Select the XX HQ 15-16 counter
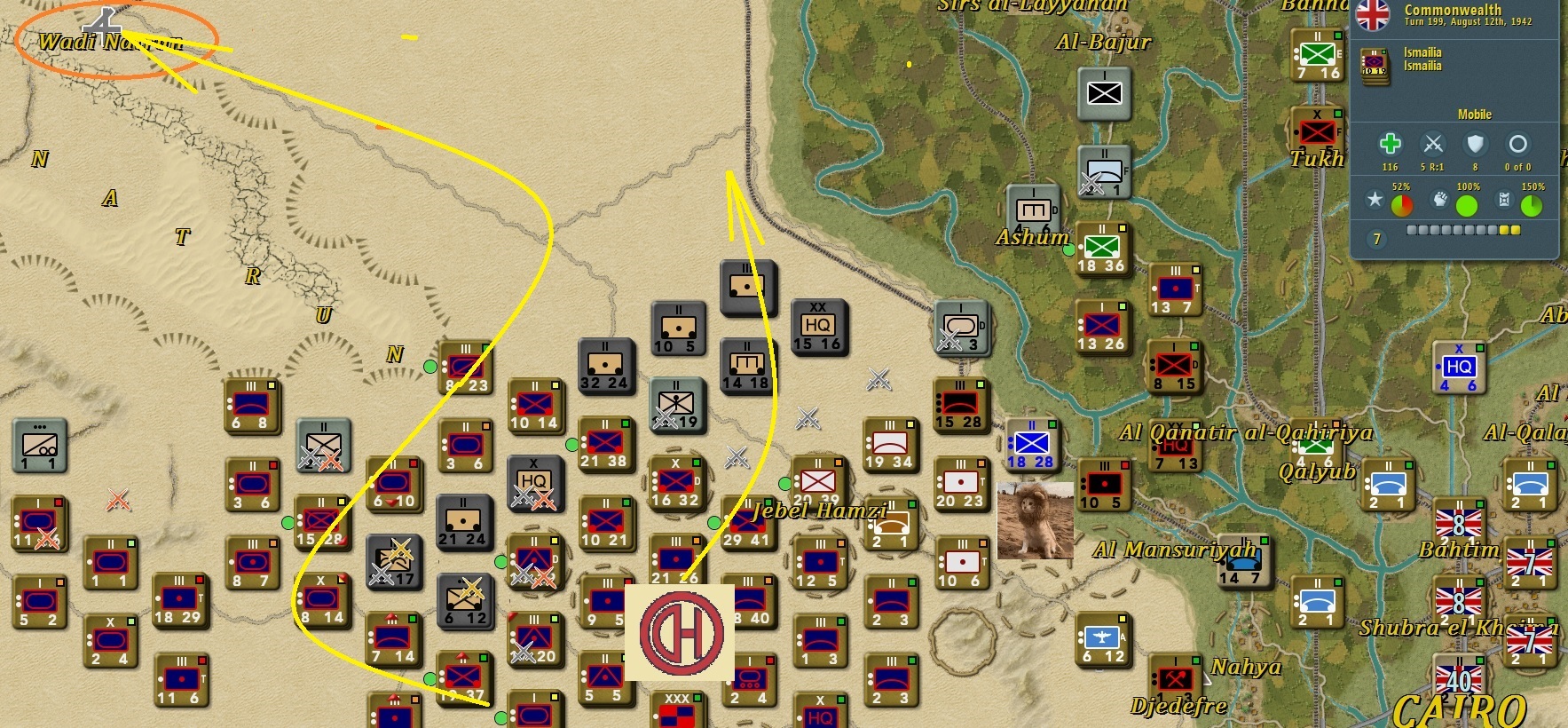The image size is (1568, 728). pos(817,326)
